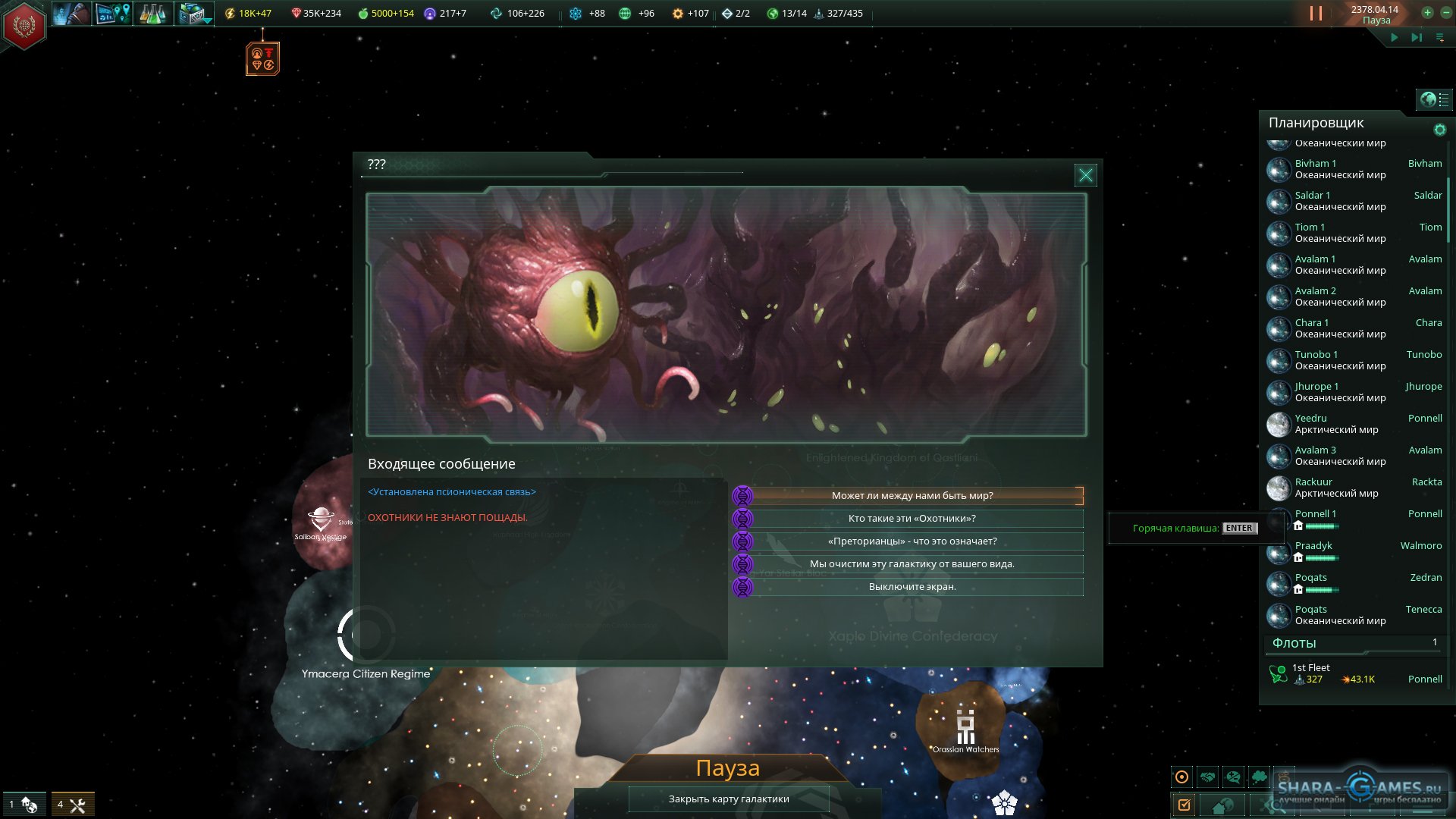
Task: Toggle the game pause button
Action: click(1316, 14)
